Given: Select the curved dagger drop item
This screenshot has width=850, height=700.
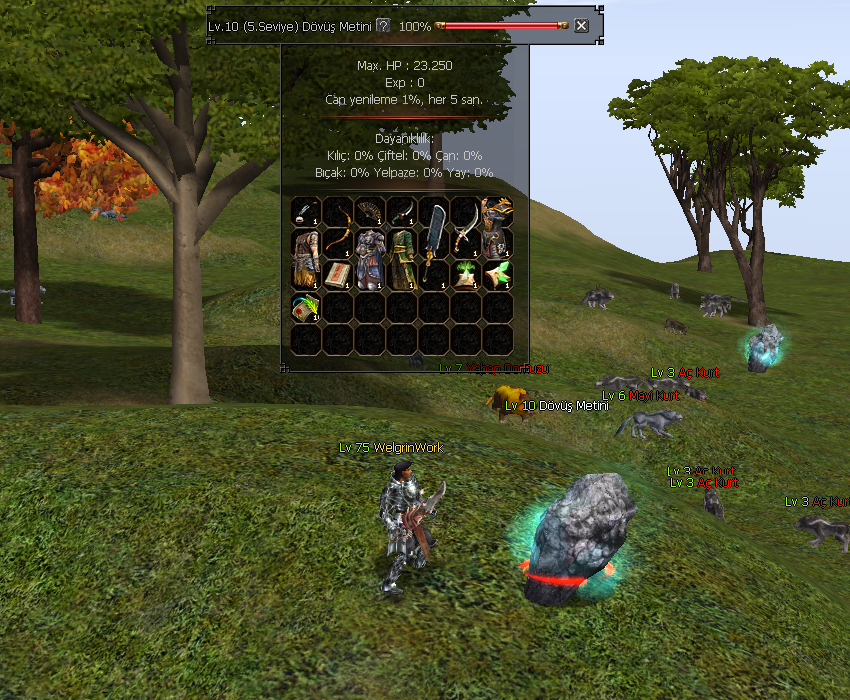Looking at the screenshot, I should pyautogui.click(x=401, y=211).
